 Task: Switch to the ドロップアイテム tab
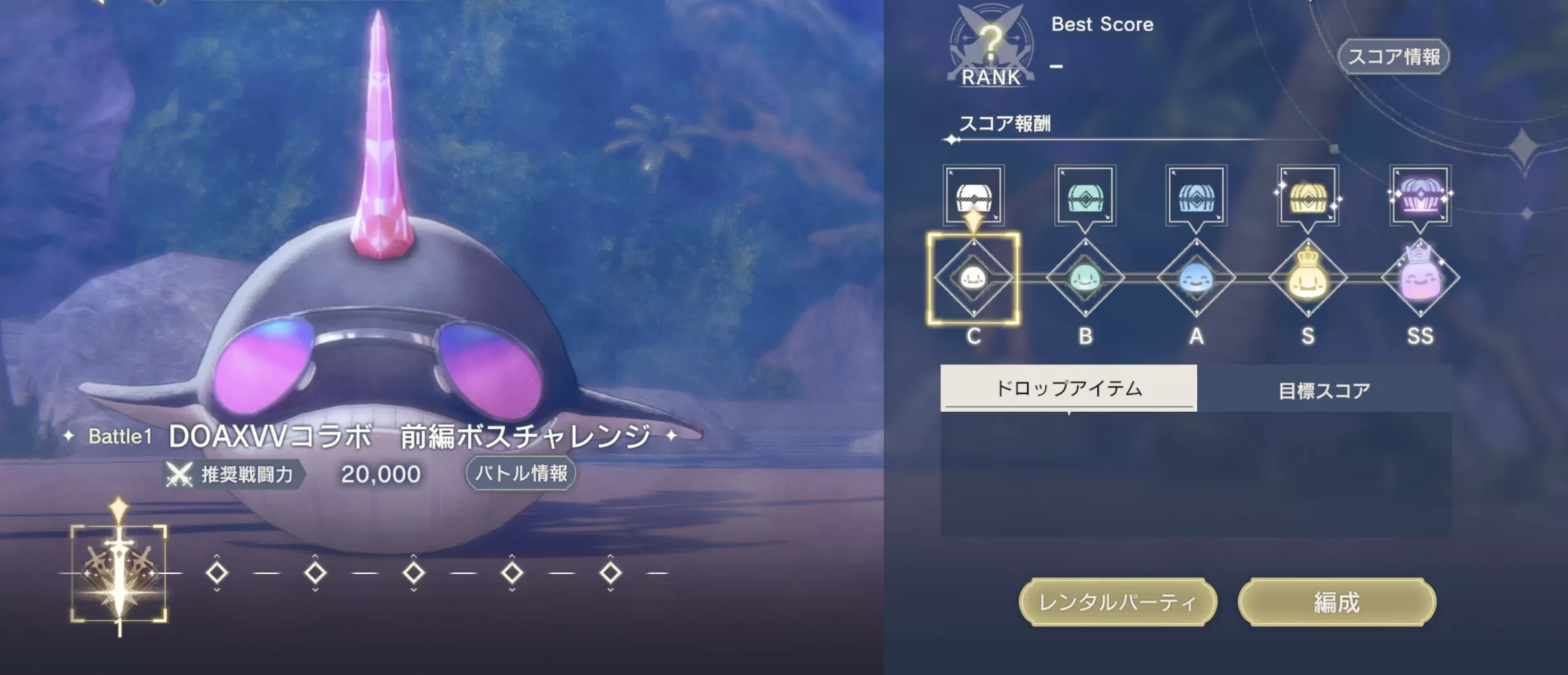tap(1069, 388)
